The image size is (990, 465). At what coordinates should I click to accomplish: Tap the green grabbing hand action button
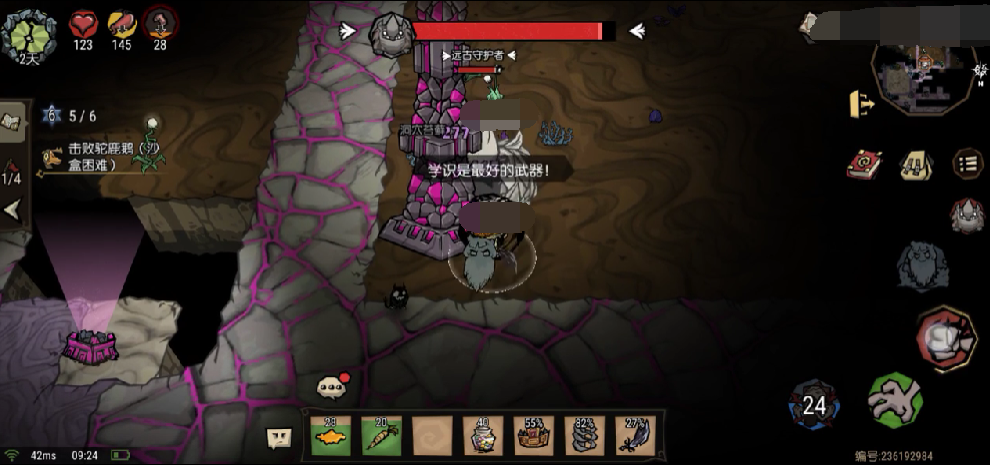[x=895, y=400]
